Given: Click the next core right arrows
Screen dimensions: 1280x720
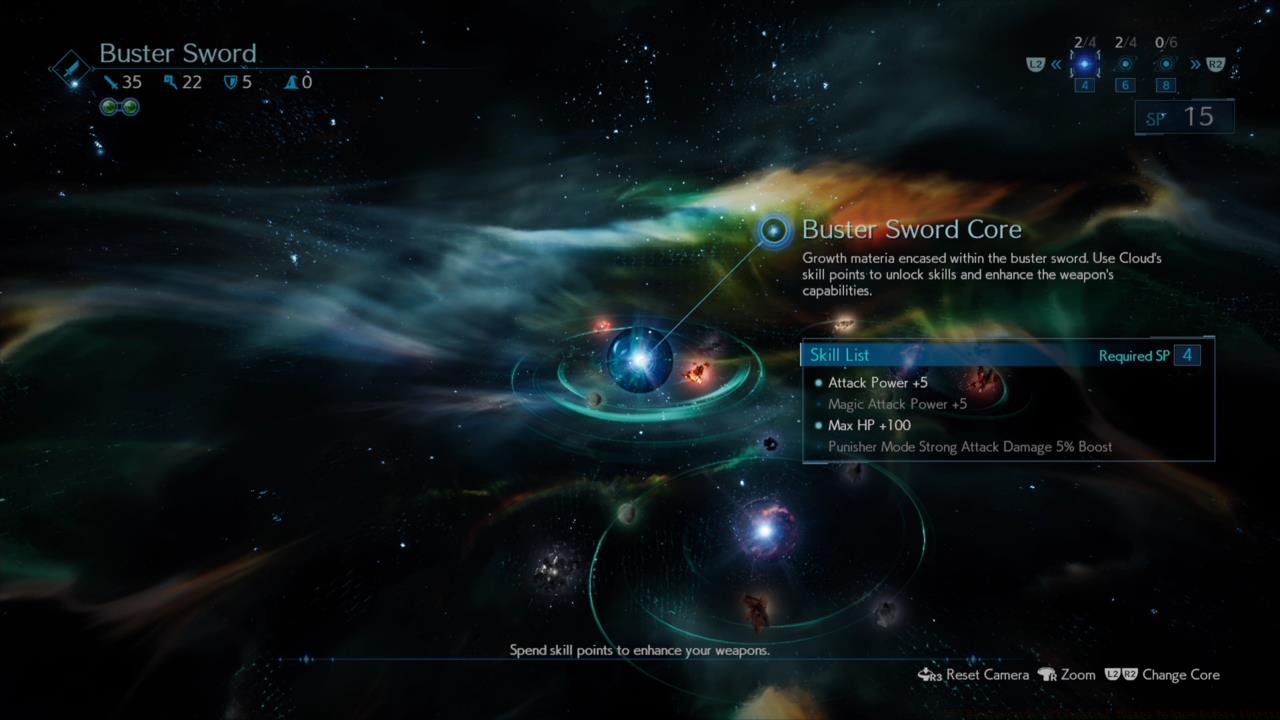Looking at the screenshot, I should pos(1195,65).
